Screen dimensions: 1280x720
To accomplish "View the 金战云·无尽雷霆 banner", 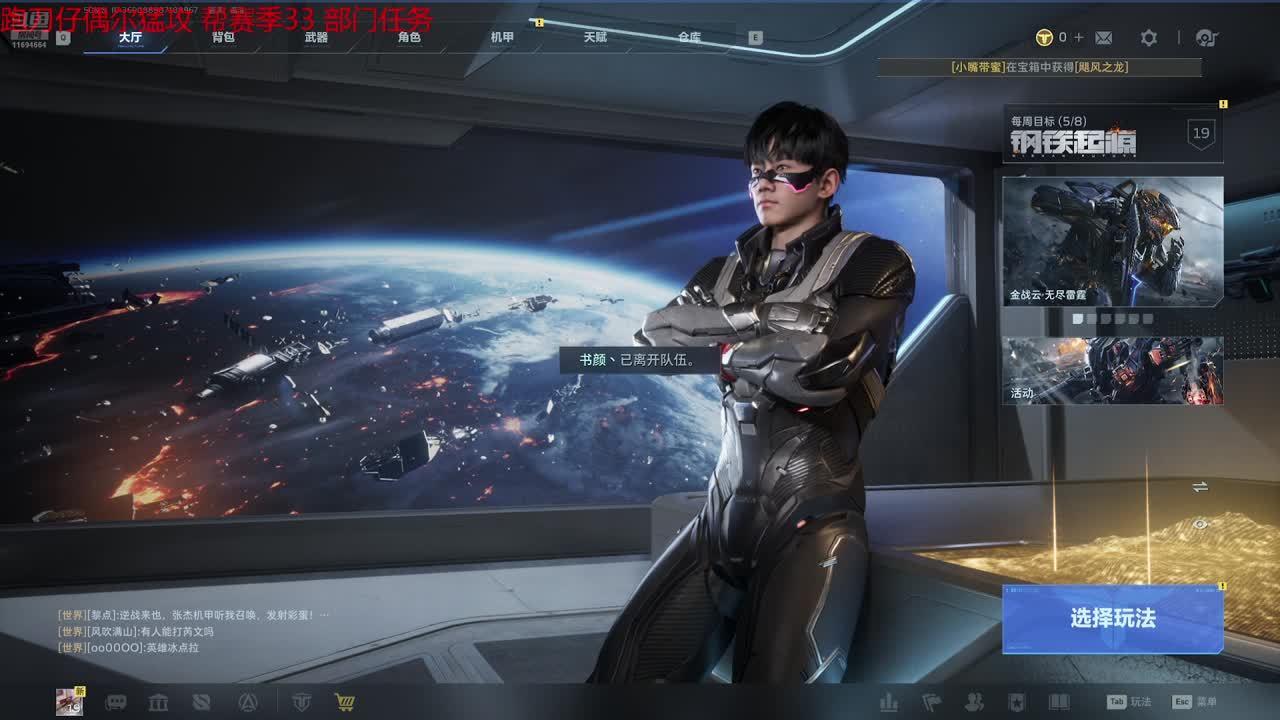I will (x=1112, y=241).
